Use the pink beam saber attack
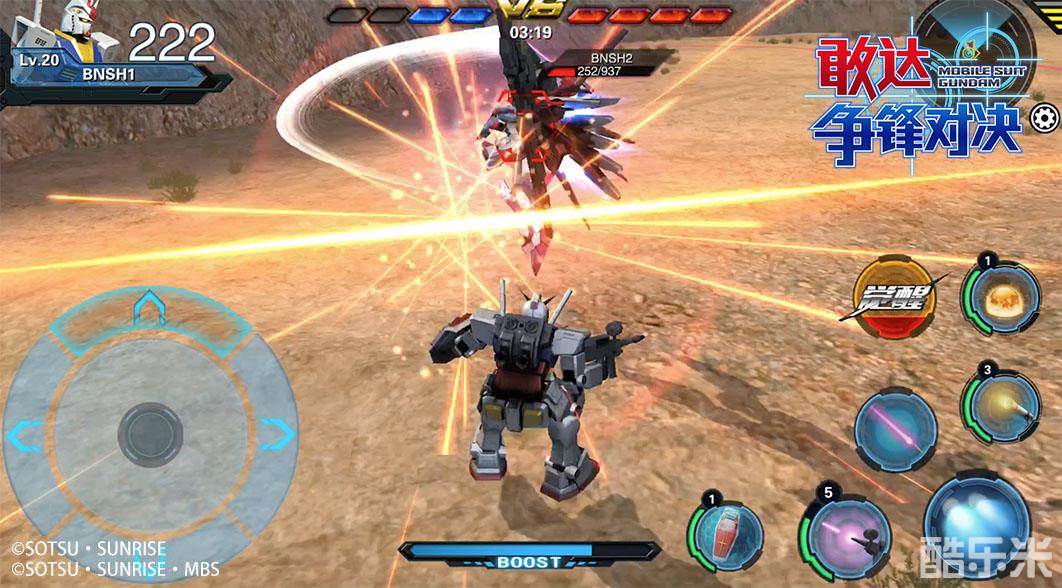Screen dimensions: 1062x588 click(x=895, y=428)
